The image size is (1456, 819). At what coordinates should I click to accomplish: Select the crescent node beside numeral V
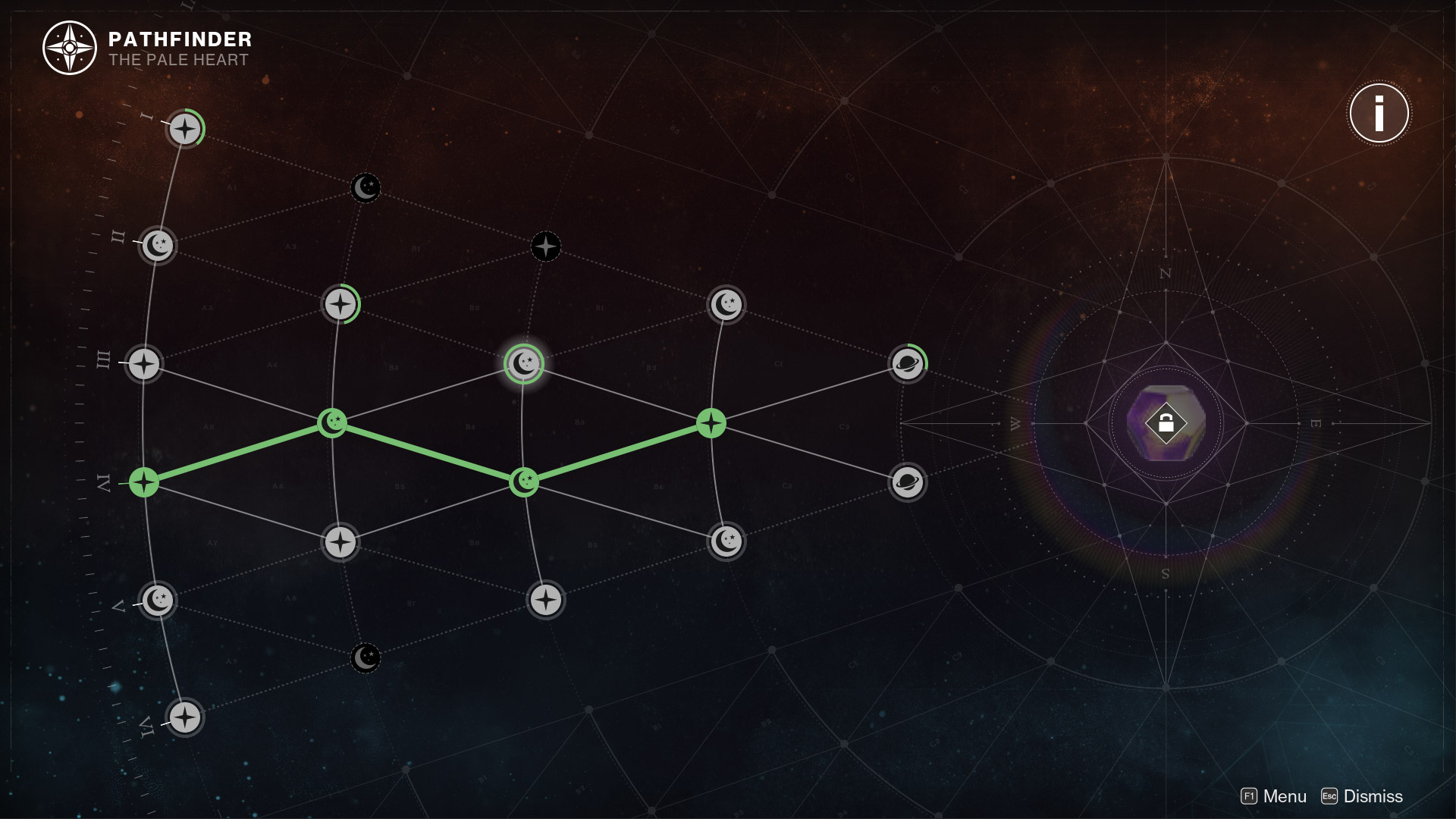(x=157, y=600)
